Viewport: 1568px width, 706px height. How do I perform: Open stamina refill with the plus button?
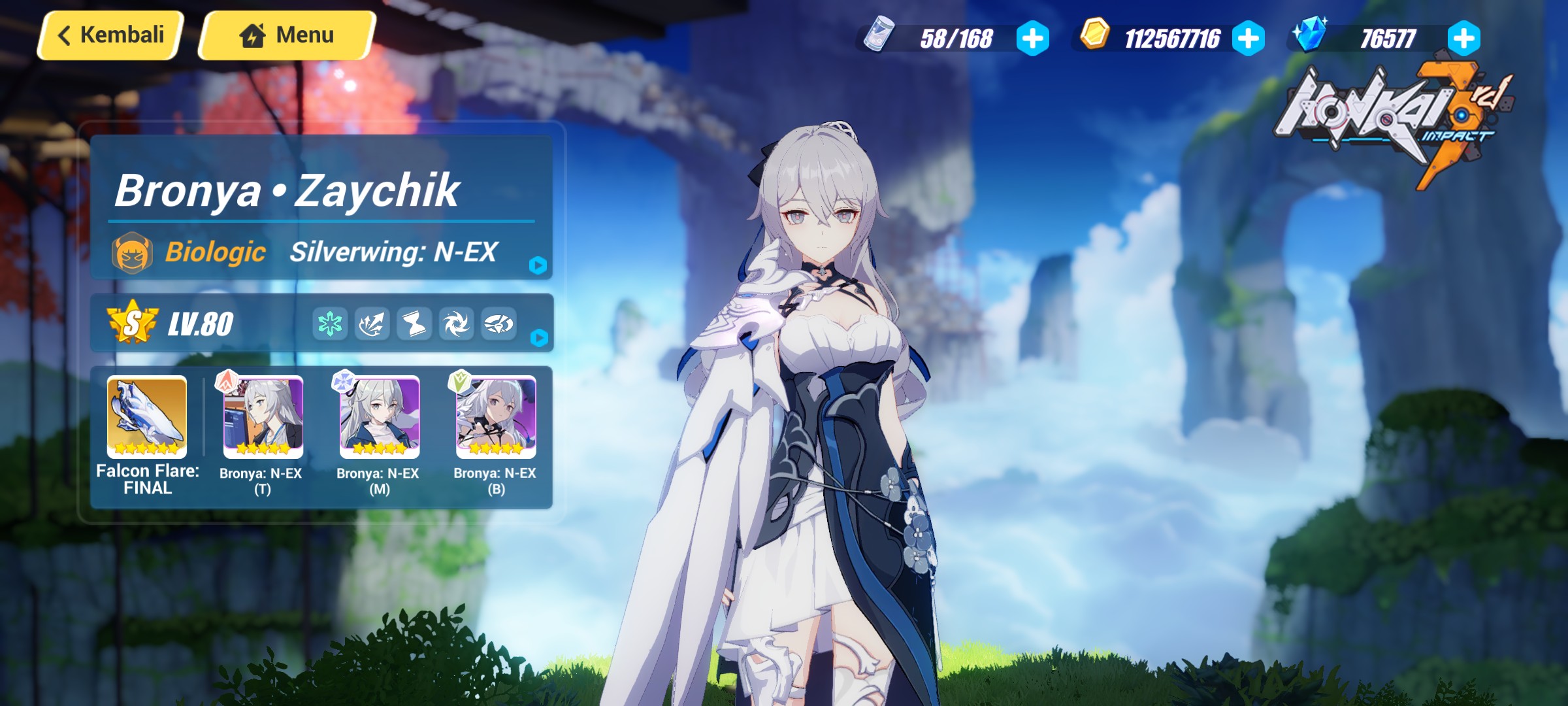click(x=1031, y=39)
